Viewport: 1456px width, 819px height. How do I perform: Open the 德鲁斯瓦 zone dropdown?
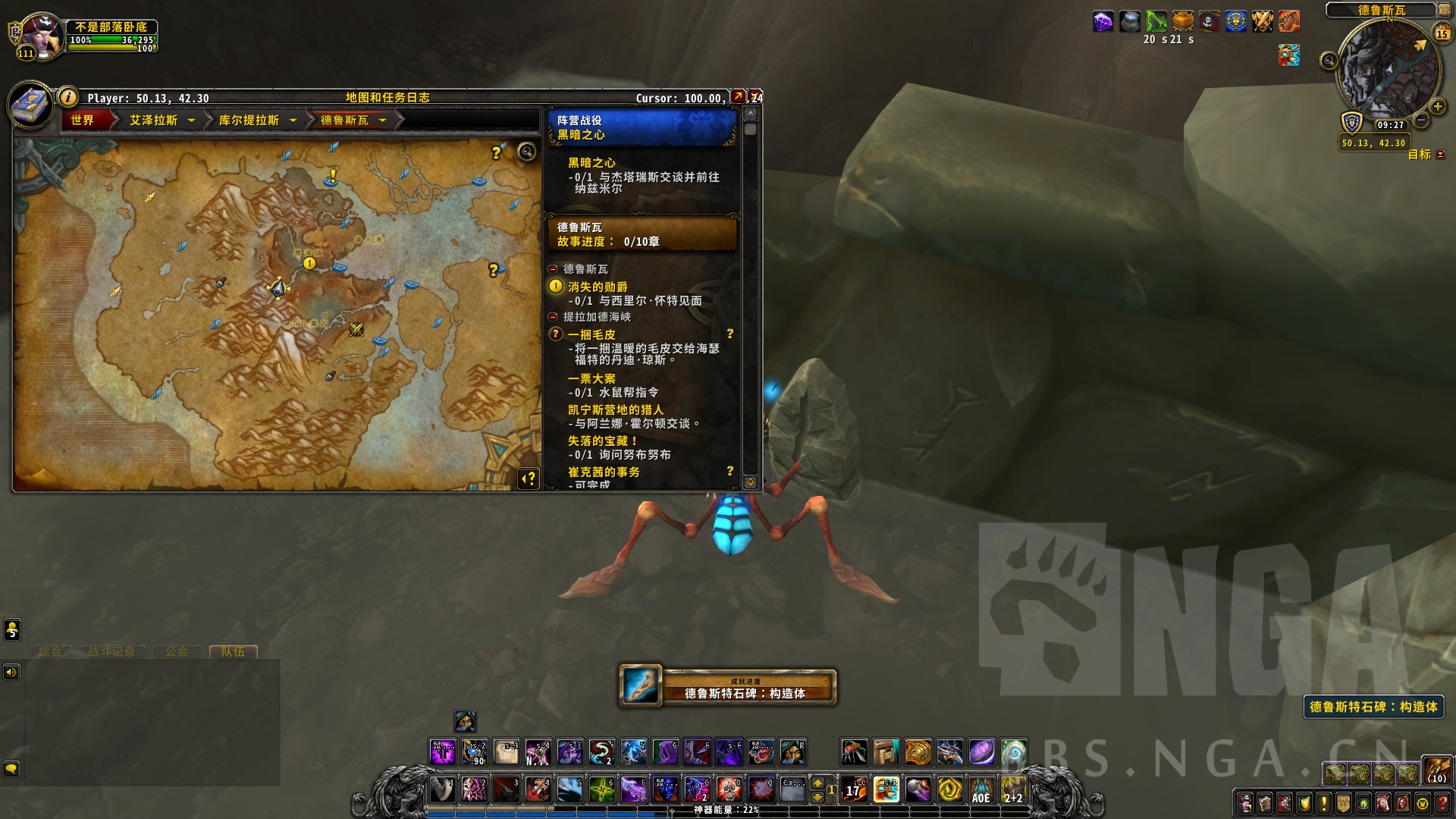coord(383,121)
